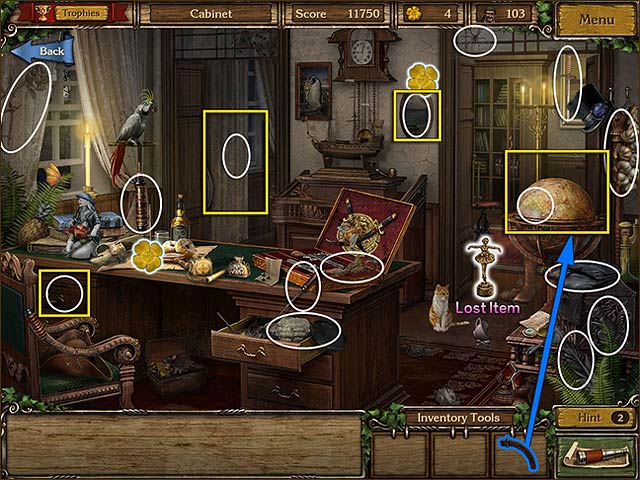Use a Hint
The height and width of the screenshot is (480, 640).
coord(594,418)
